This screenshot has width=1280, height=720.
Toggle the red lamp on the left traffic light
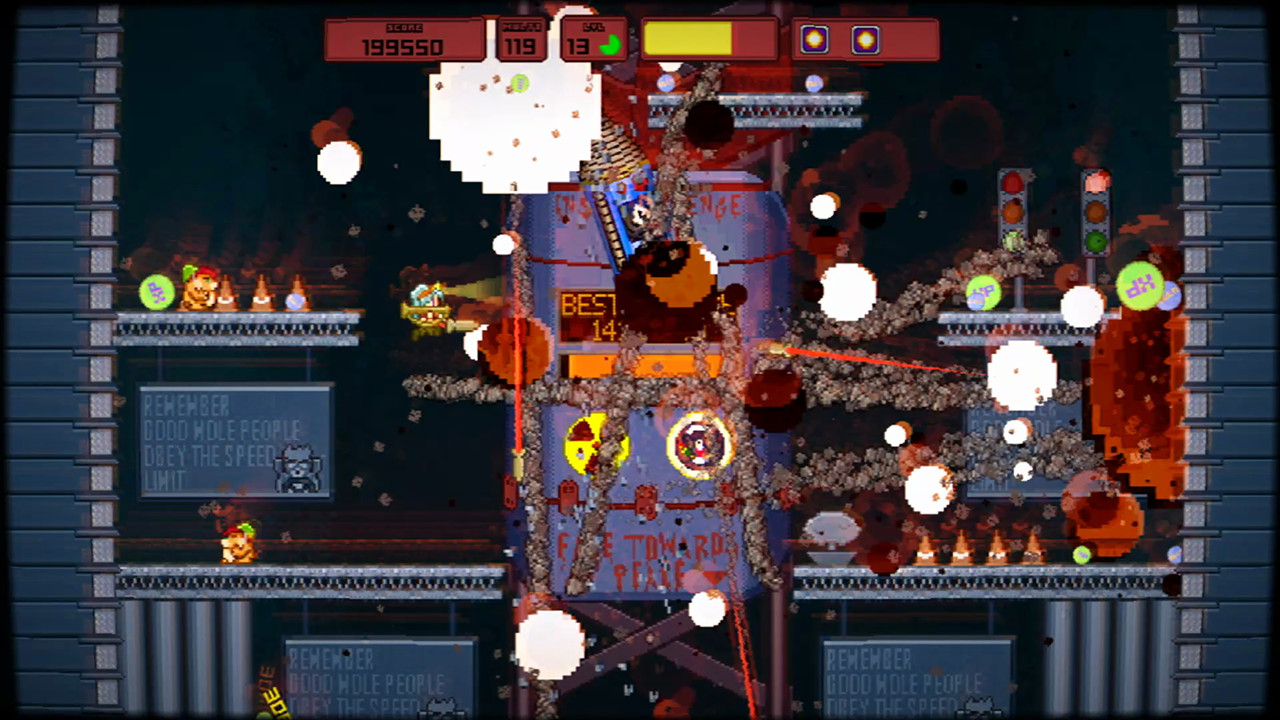coord(1012,183)
